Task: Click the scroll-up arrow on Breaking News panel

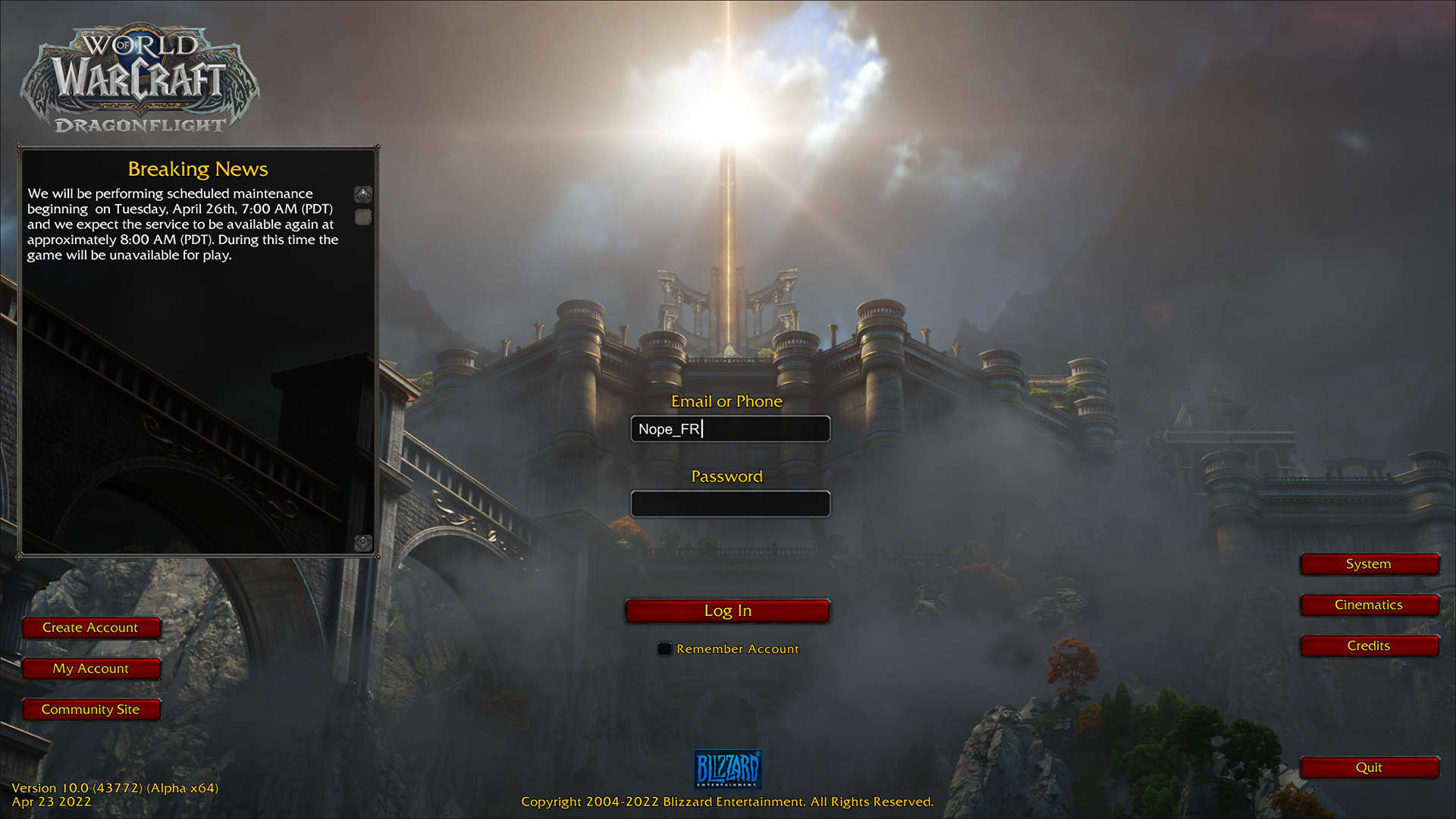Action: [362, 196]
